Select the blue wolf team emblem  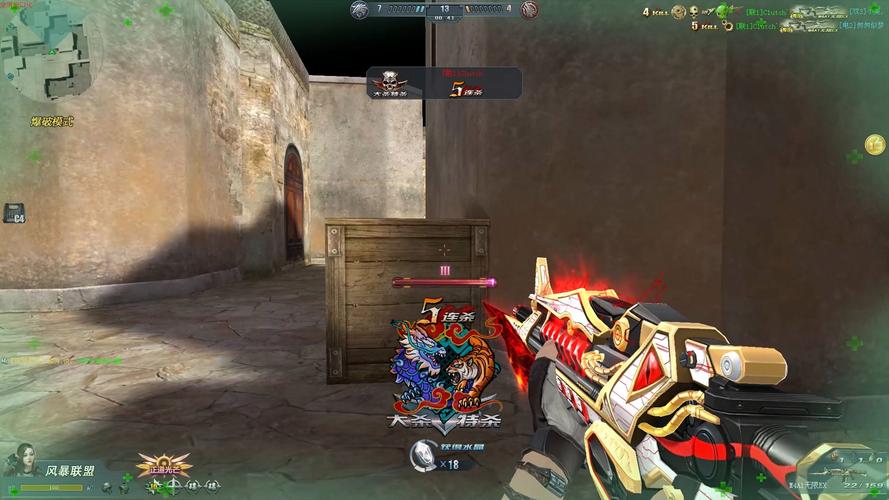click(x=360, y=10)
